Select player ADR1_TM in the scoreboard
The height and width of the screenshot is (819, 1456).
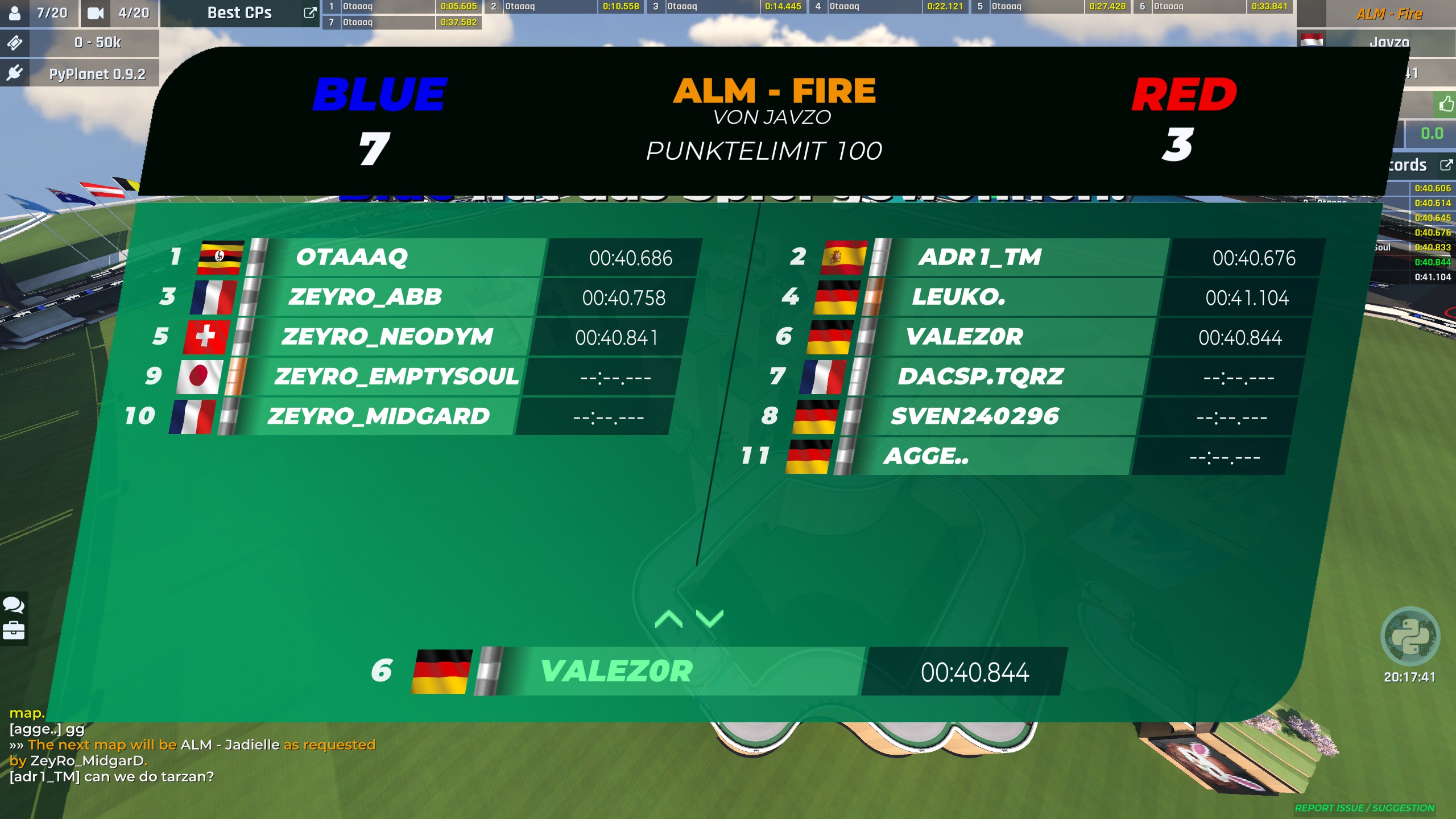point(979,258)
